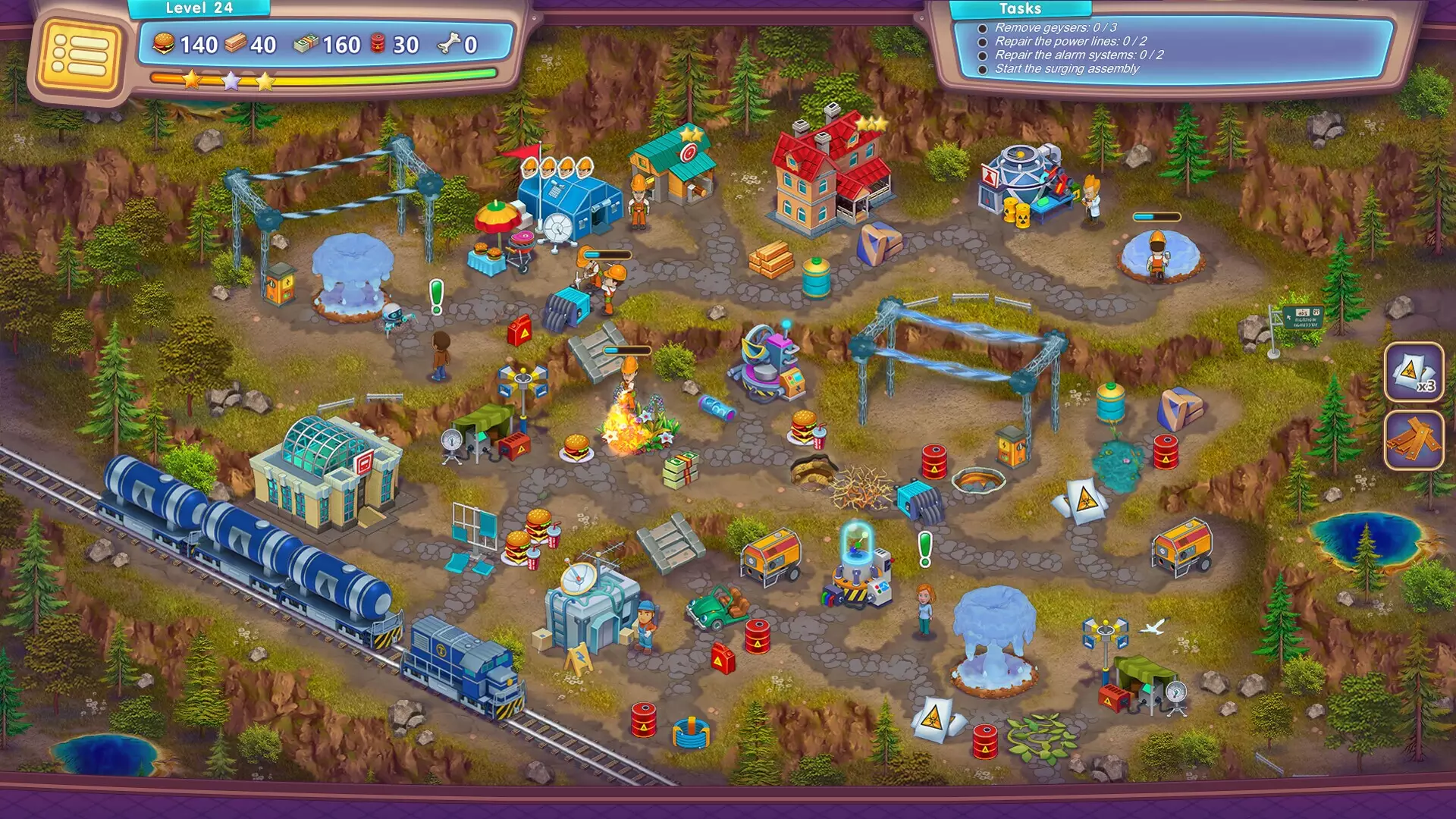Click the money stack counter icon
Viewport: 1456px width, 819px height.
coord(305,45)
